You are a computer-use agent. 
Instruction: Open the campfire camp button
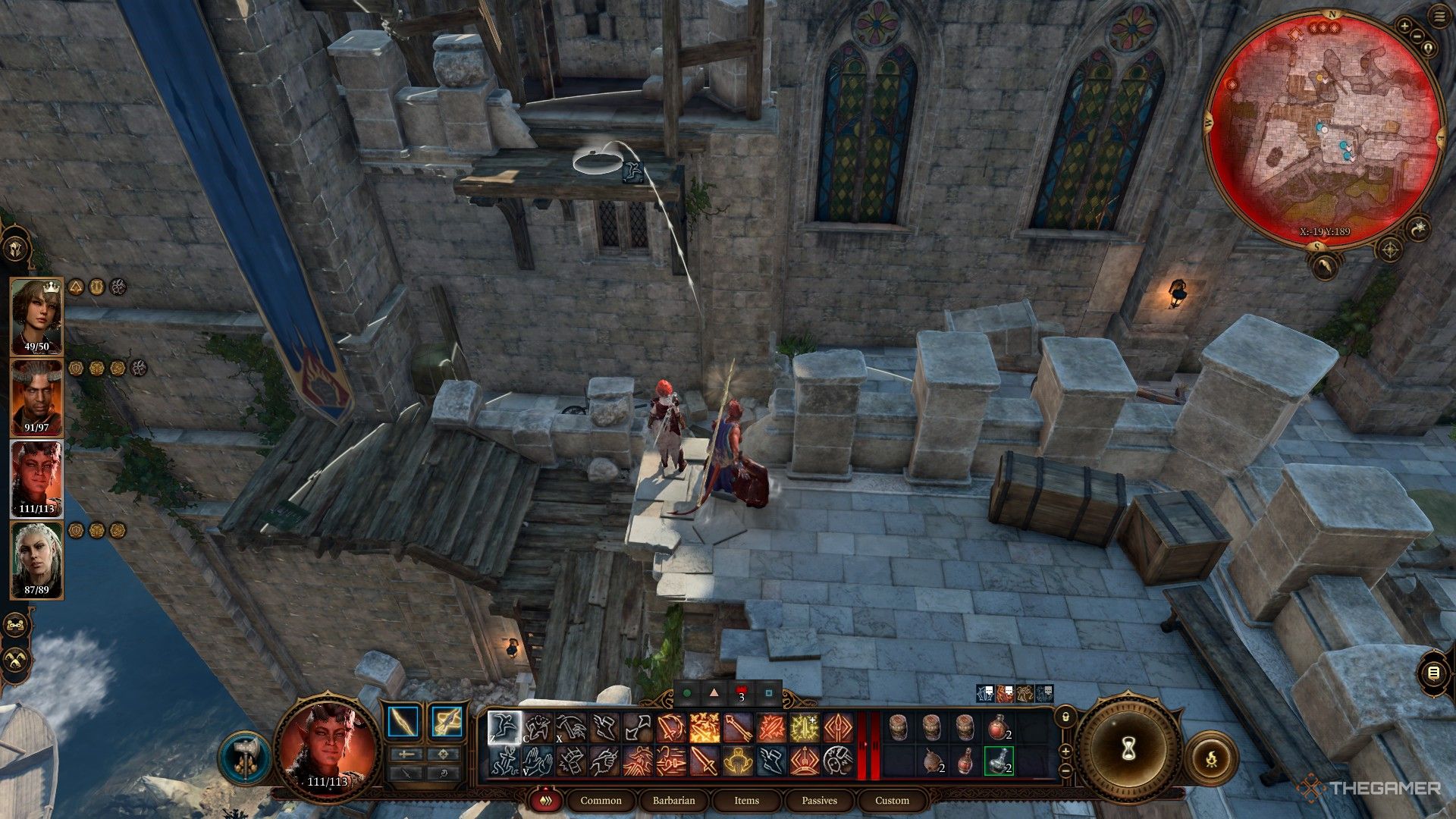(1211, 758)
